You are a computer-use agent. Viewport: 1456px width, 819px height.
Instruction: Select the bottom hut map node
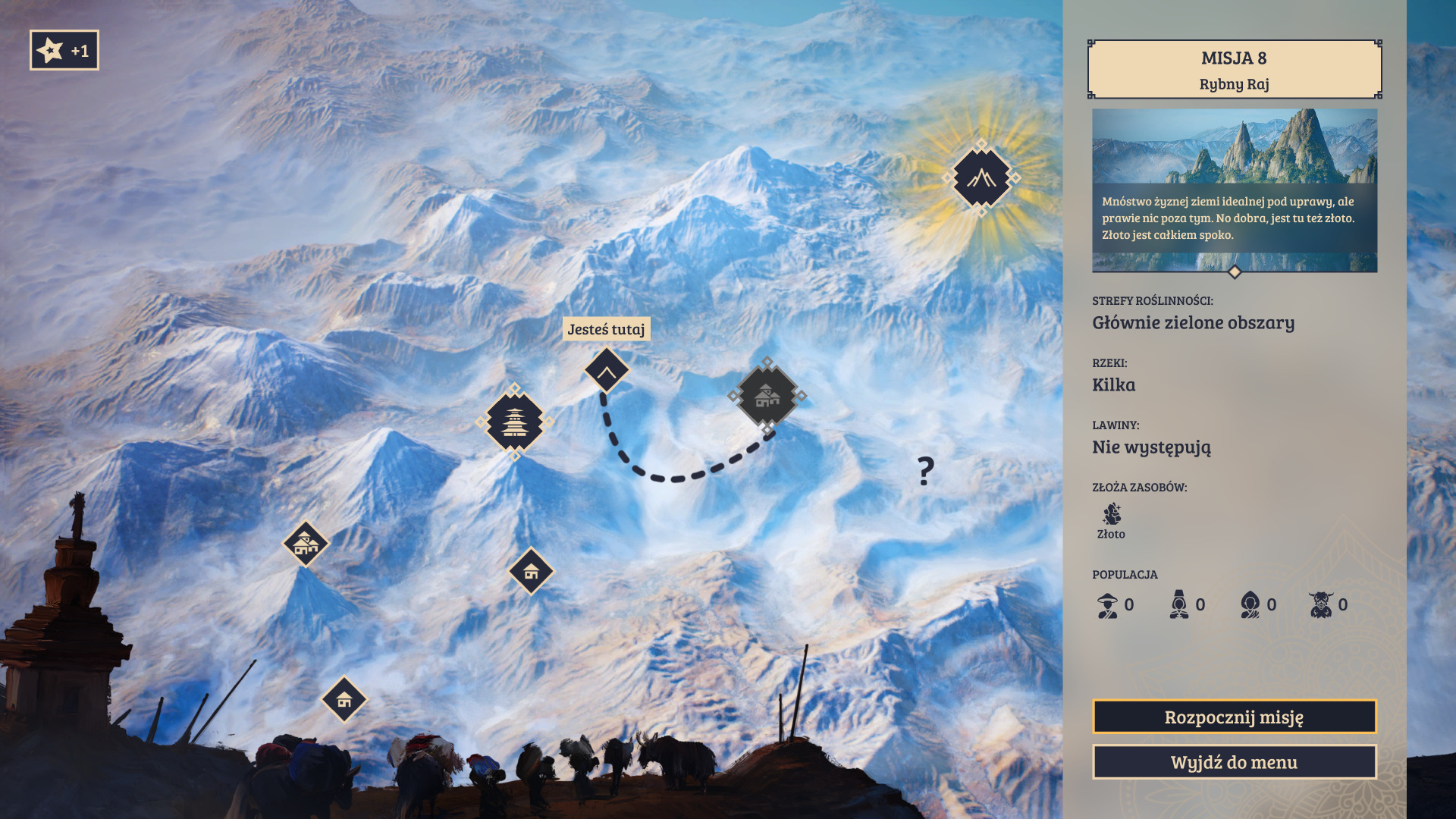tap(344, 698)
